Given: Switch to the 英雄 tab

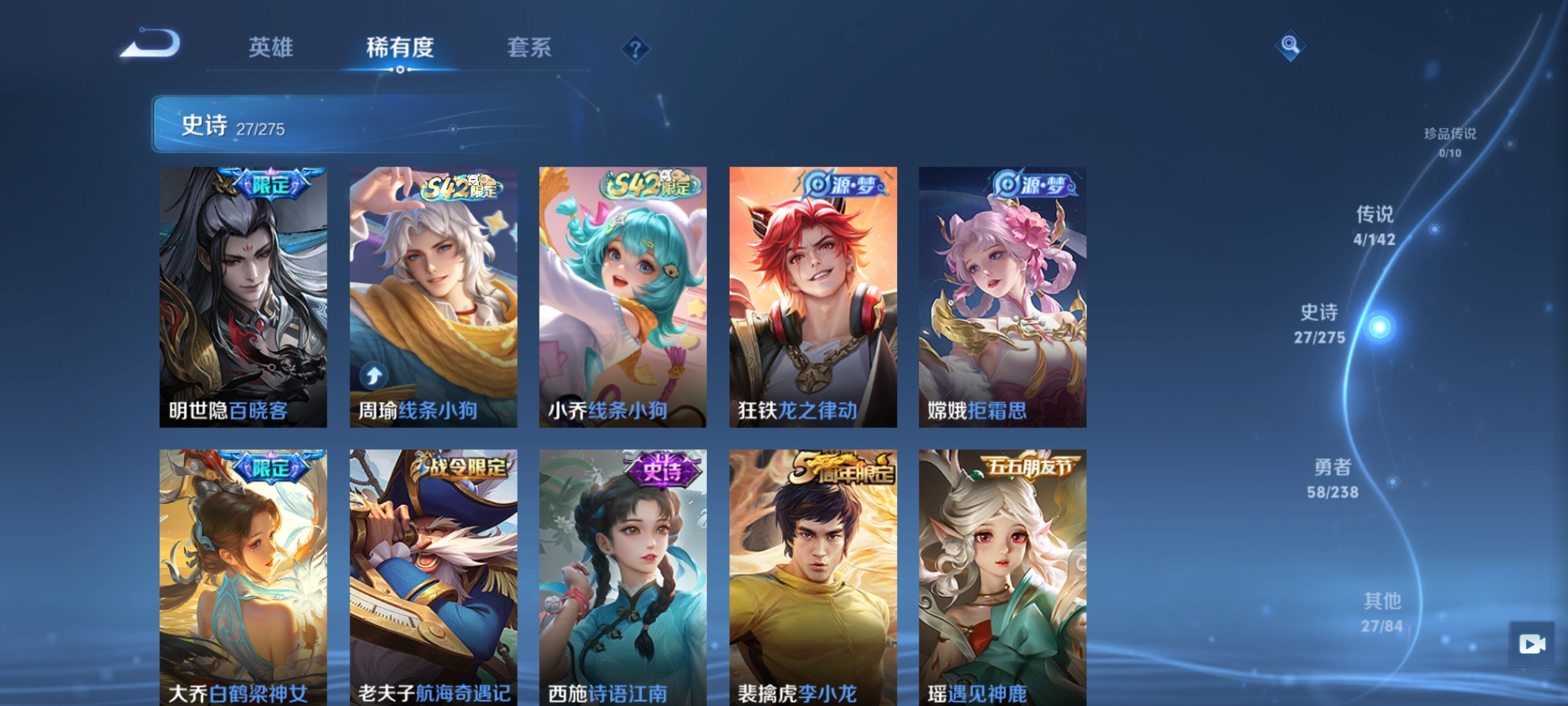Looking at the screenshot, I should tap(270, 47).
